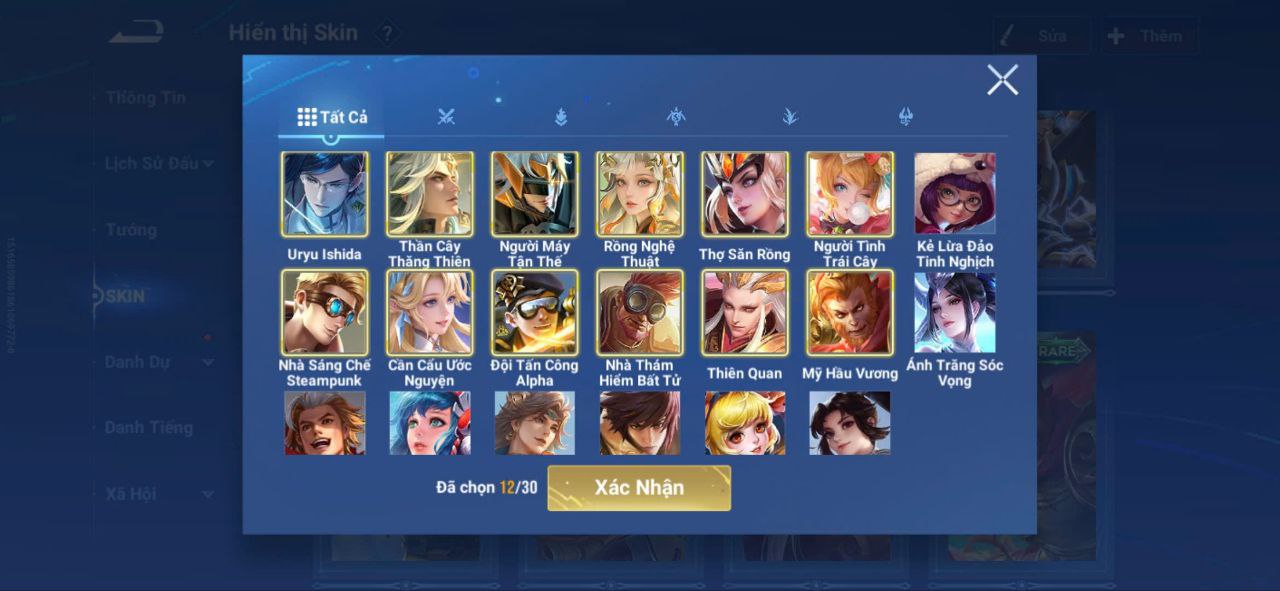This screenshot has width=1280, height=591.
Task: Select the Mỹ Hầu Vương skin
Action: (x=850, y=312)
